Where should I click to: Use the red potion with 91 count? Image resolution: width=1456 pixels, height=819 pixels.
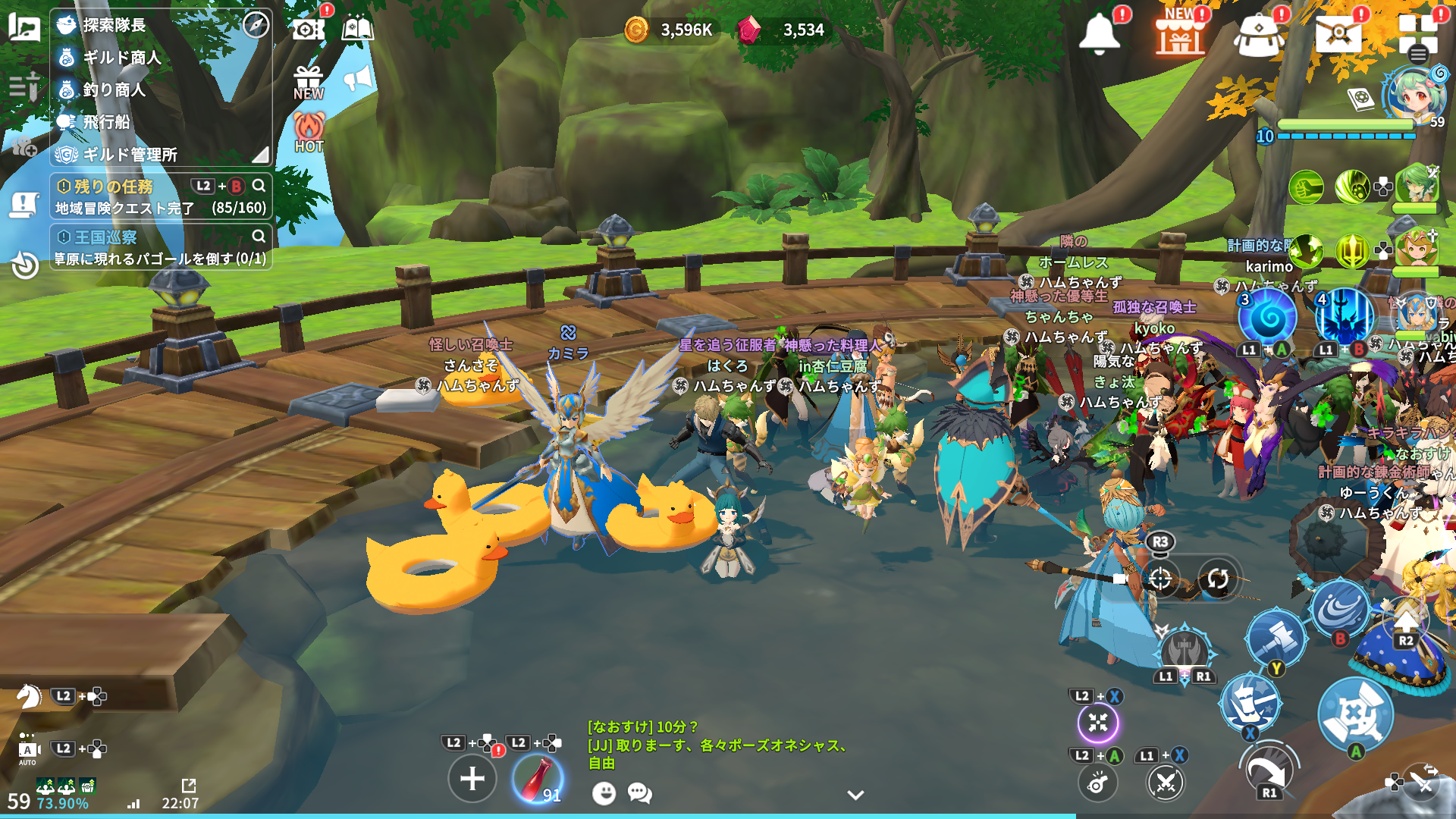click(537, 779)
